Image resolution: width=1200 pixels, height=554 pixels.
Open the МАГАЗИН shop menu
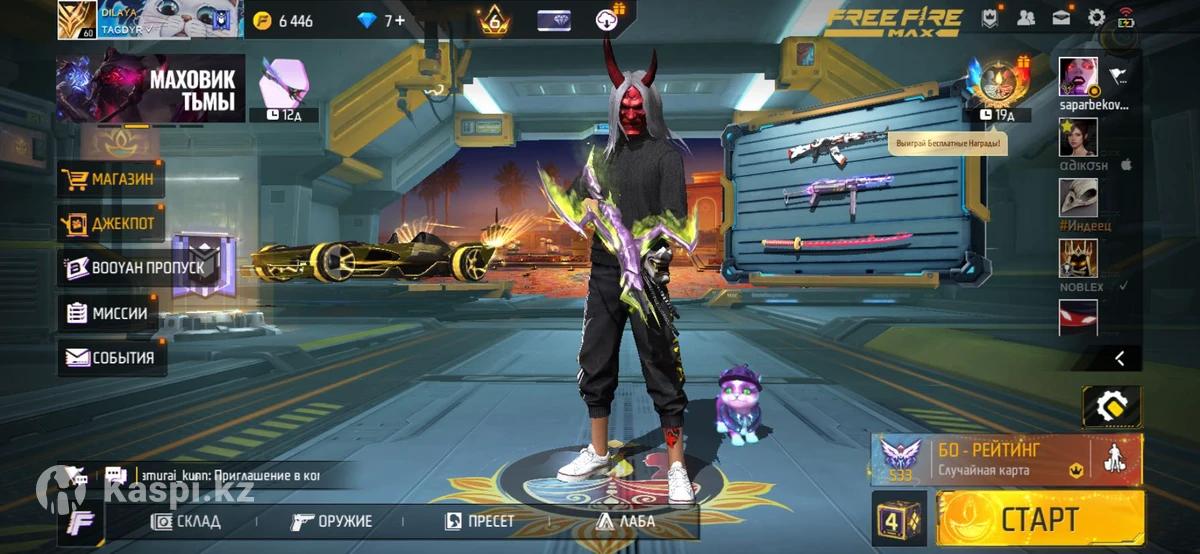111,180
